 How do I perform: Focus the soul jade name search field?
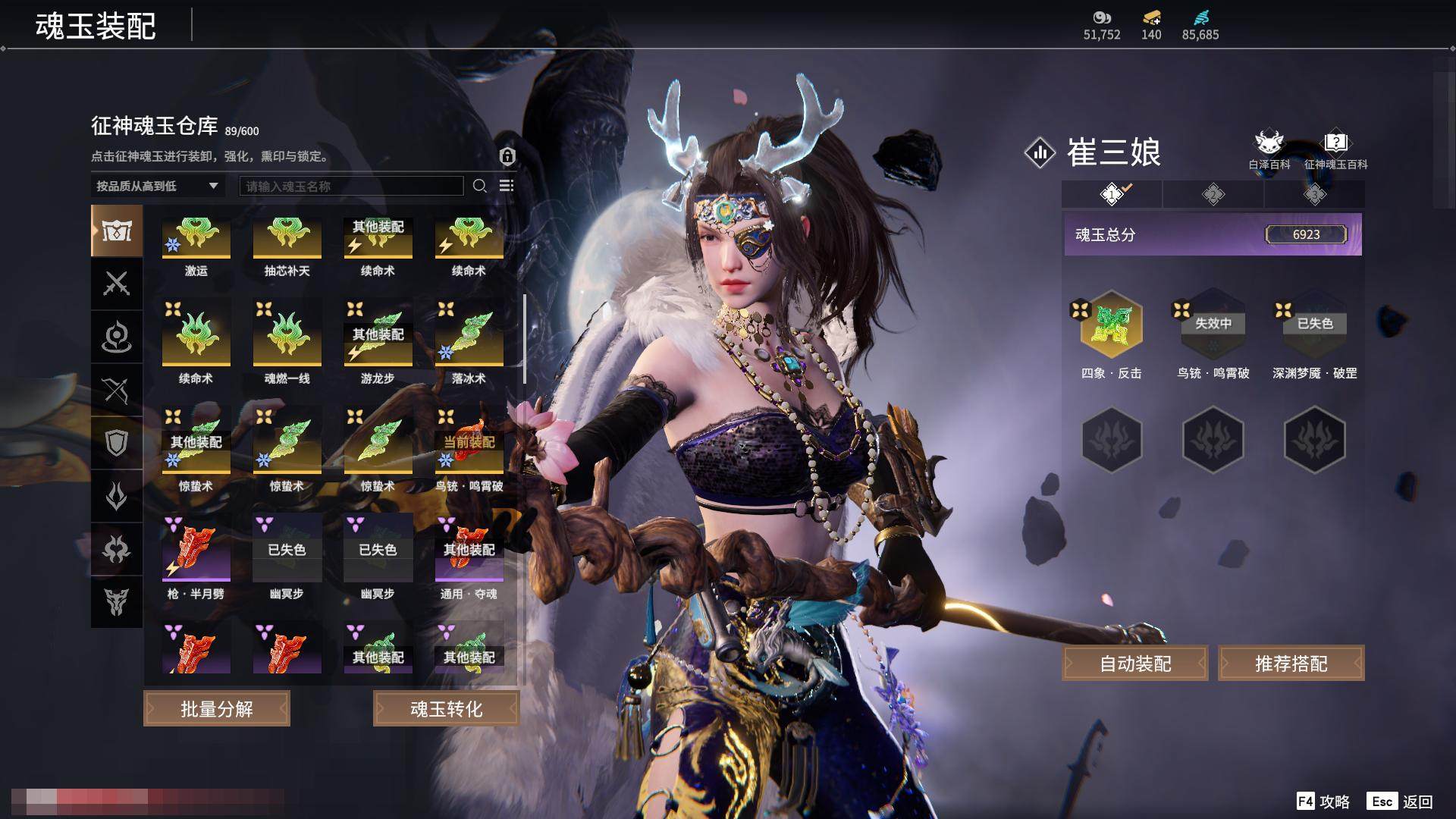coord(351,186)
